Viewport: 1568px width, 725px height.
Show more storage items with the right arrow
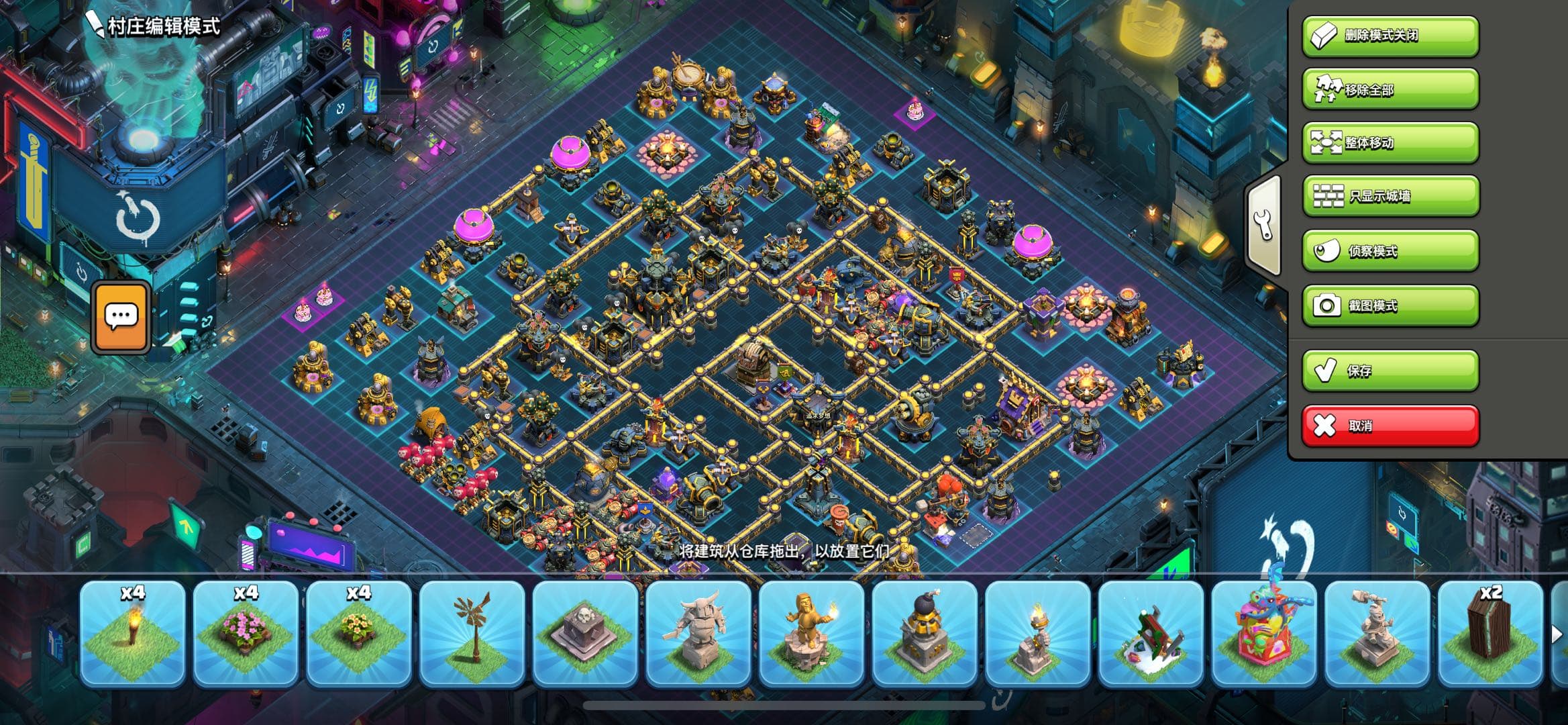click(x=1556, y=634)
